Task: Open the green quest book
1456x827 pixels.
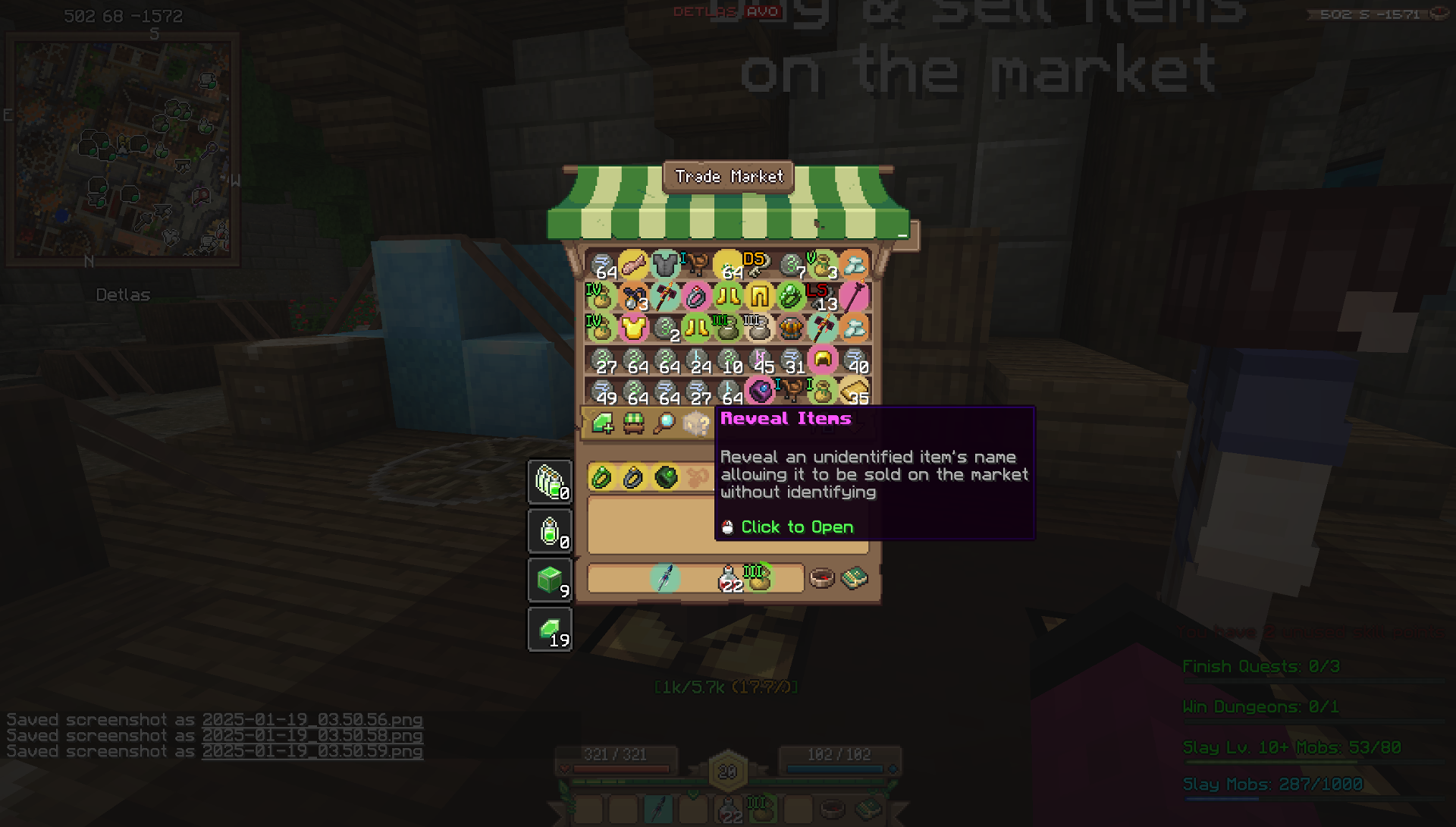Action: coord(855,579)
